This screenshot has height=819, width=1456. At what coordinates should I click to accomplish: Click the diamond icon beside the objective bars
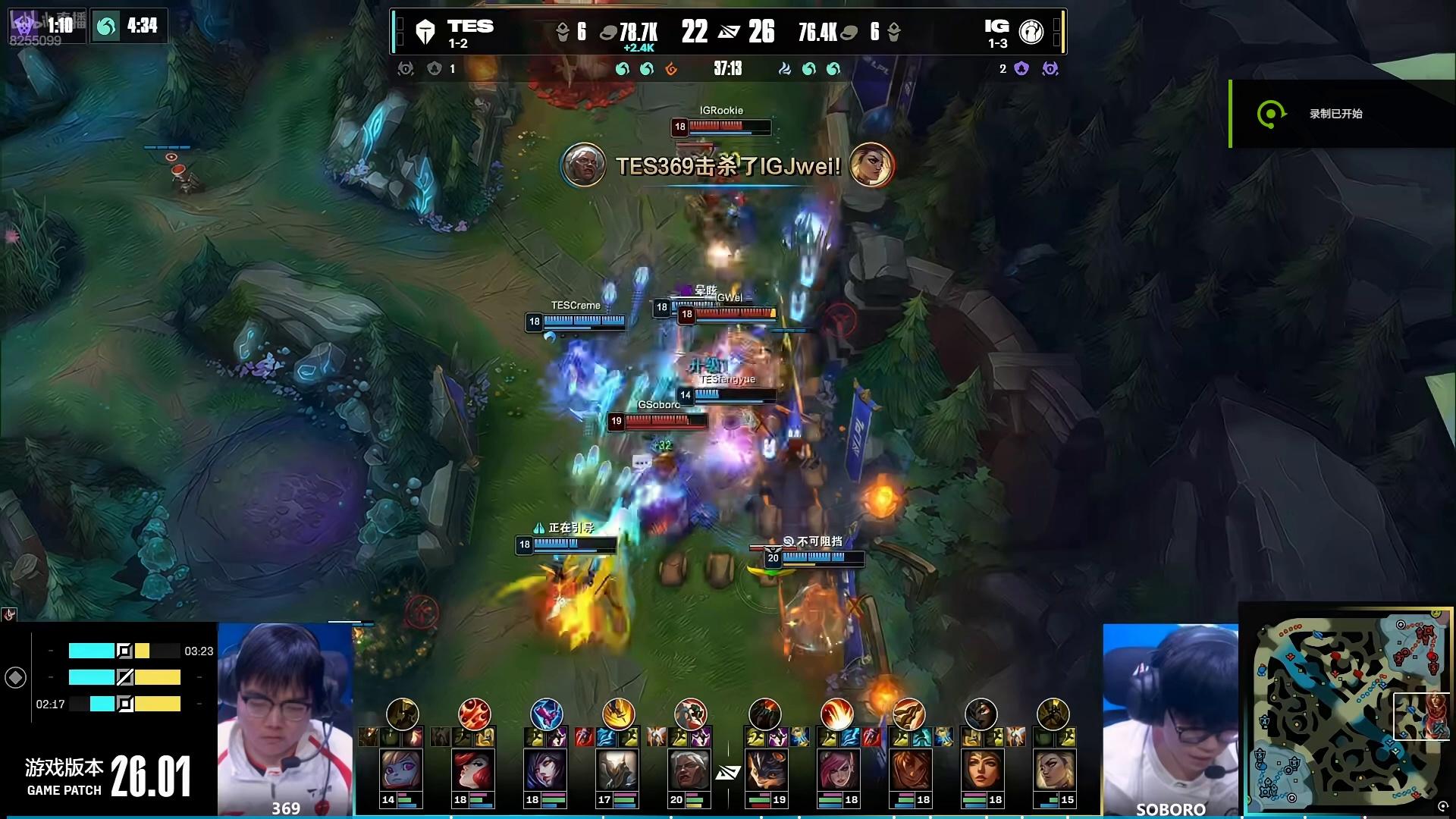[x=16, y=677]
